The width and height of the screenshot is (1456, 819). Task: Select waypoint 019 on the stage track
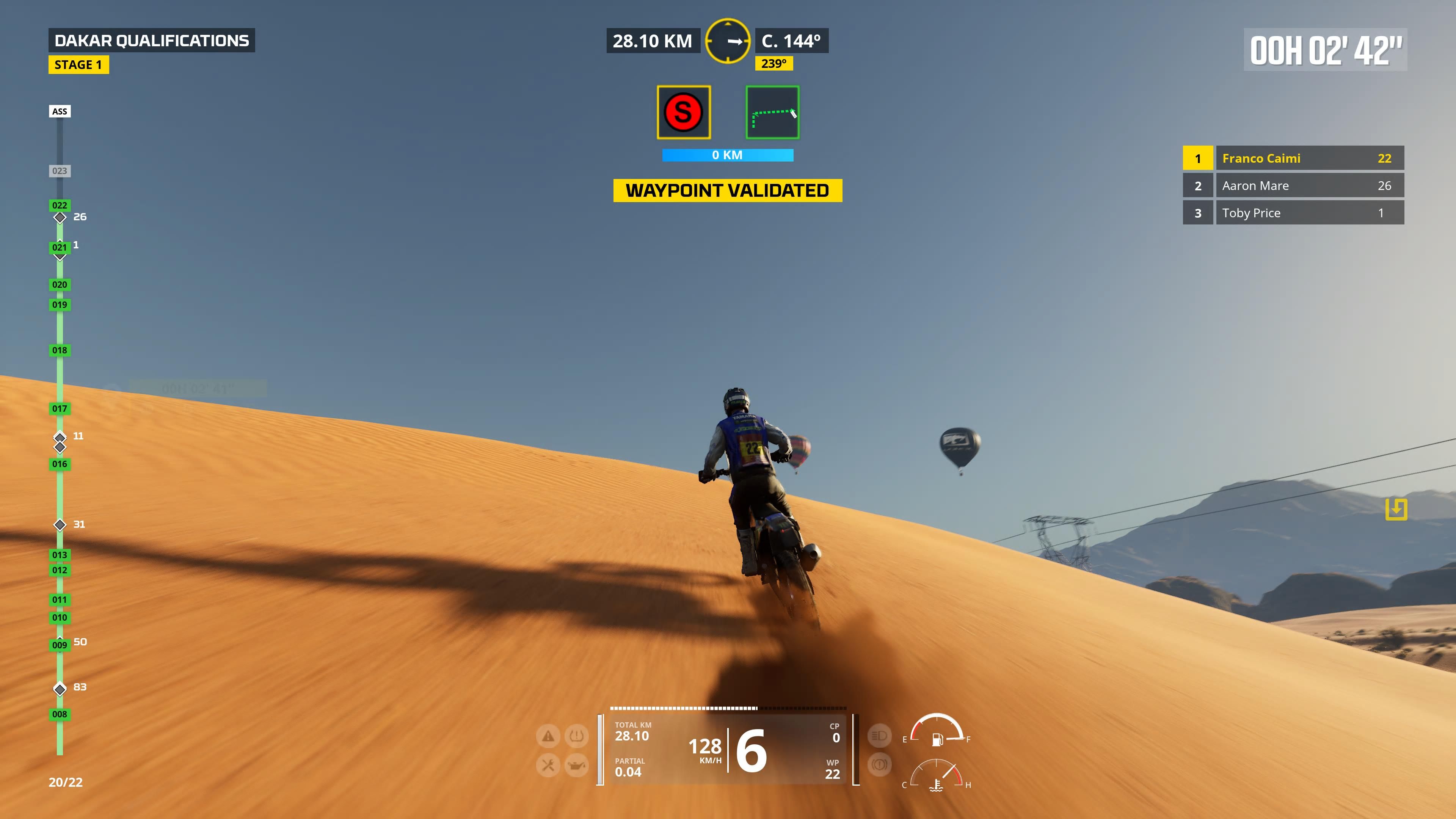point(60,304)
